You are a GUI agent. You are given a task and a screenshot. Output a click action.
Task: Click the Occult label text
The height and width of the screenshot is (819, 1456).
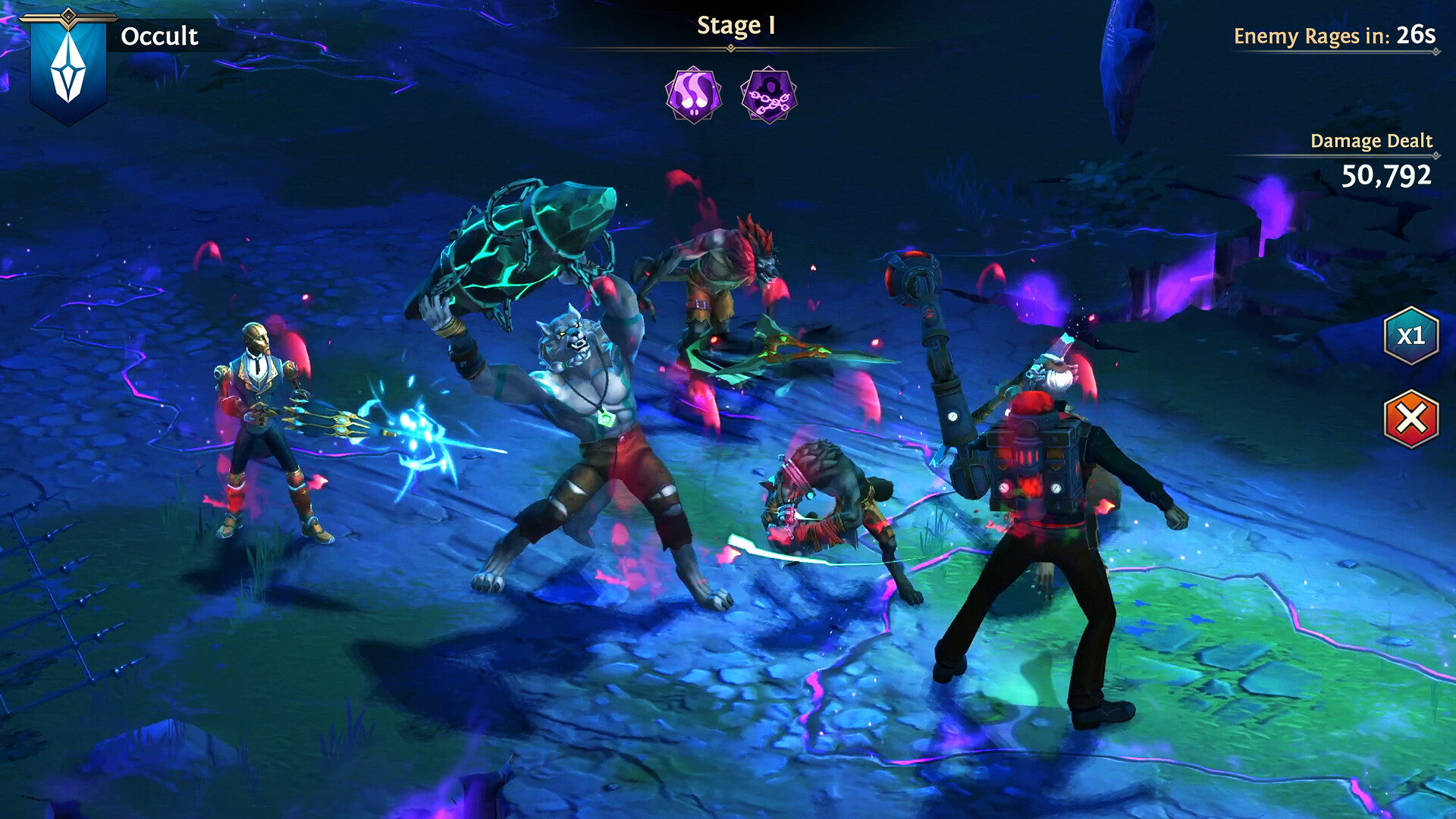(161, 35)
